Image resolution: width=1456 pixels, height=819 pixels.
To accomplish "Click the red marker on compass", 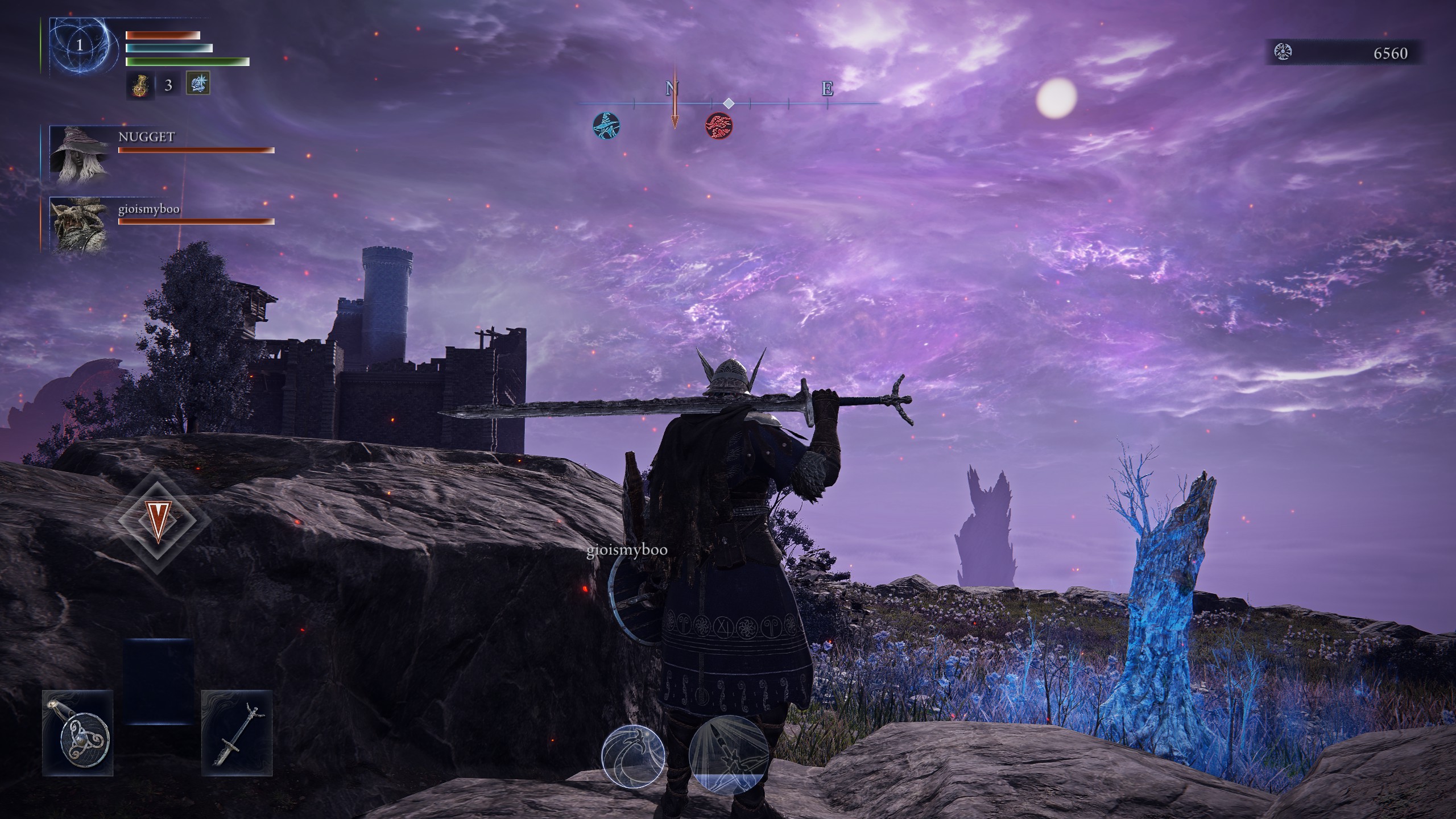I will pos(719,126).
